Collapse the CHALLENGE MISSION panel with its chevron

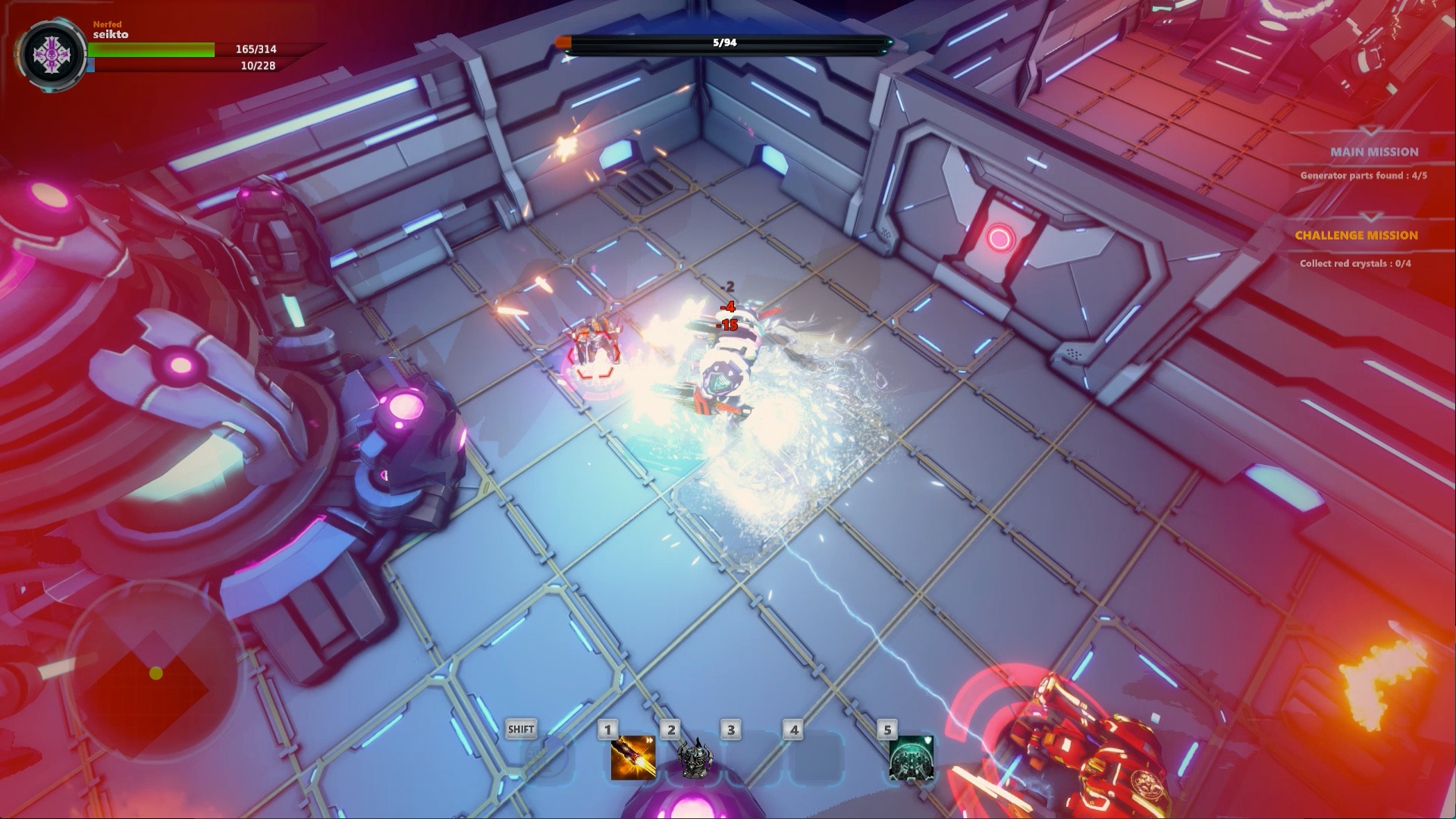click(x=1371, y=218)
